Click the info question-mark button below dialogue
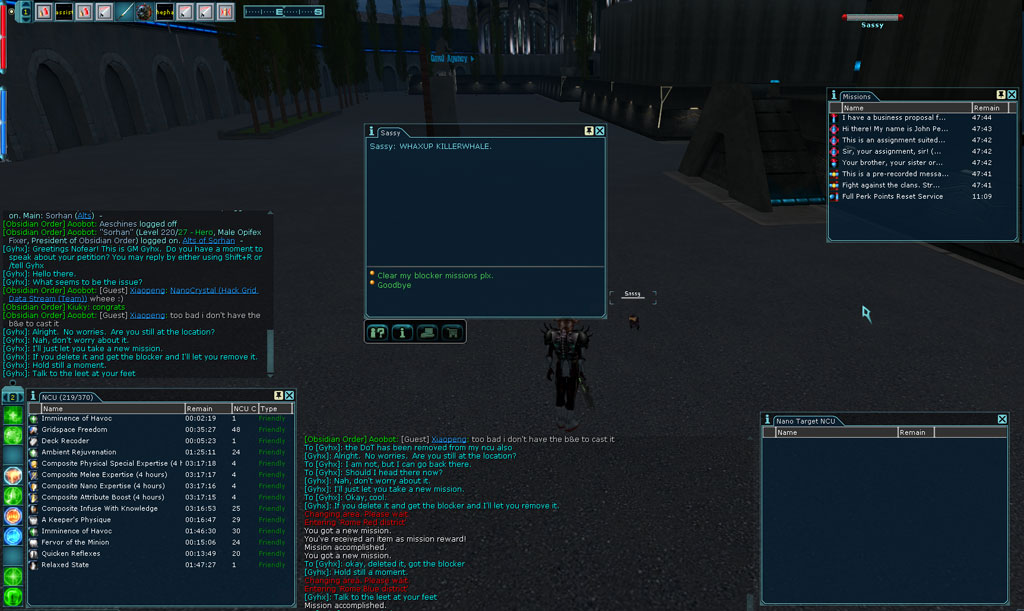Viewport: 1024px width, 611px height. pyautogui.click(x=378, y=332)
